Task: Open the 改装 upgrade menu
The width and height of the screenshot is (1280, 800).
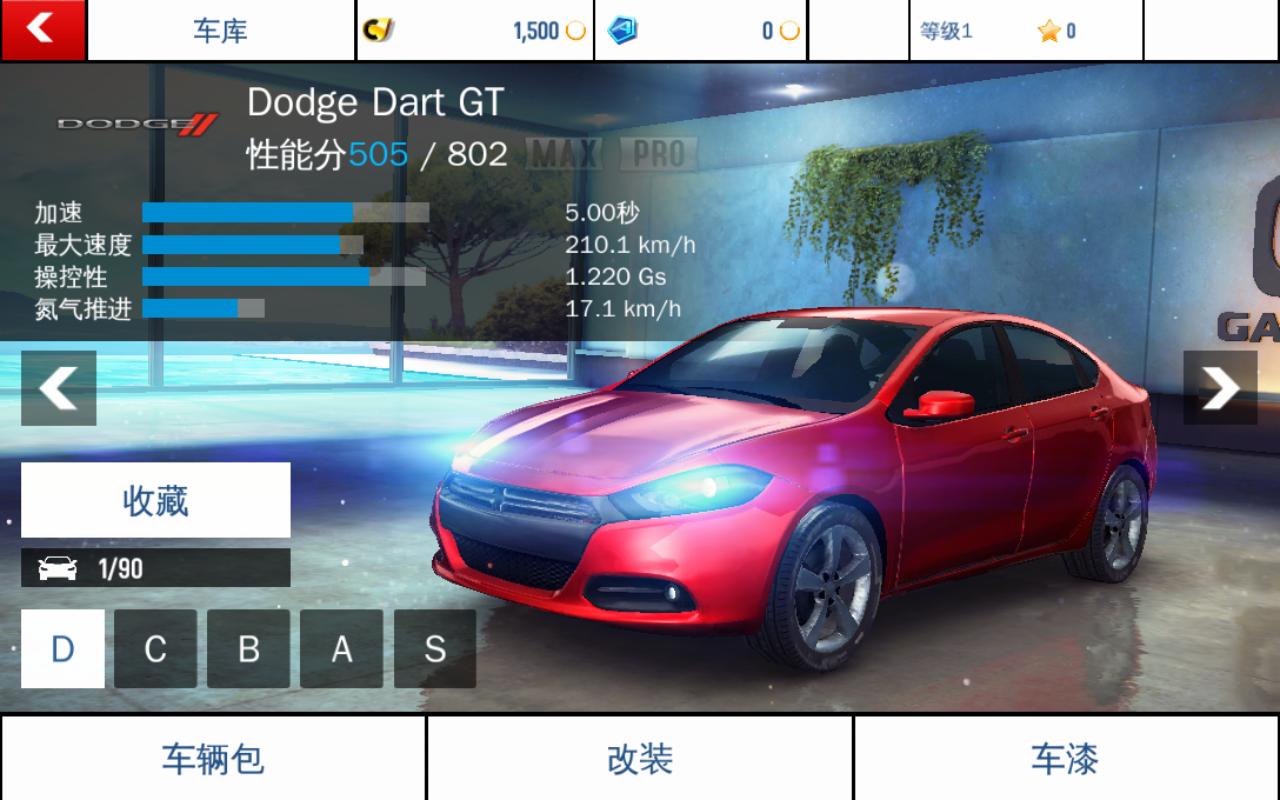Action: click(640, 762)
